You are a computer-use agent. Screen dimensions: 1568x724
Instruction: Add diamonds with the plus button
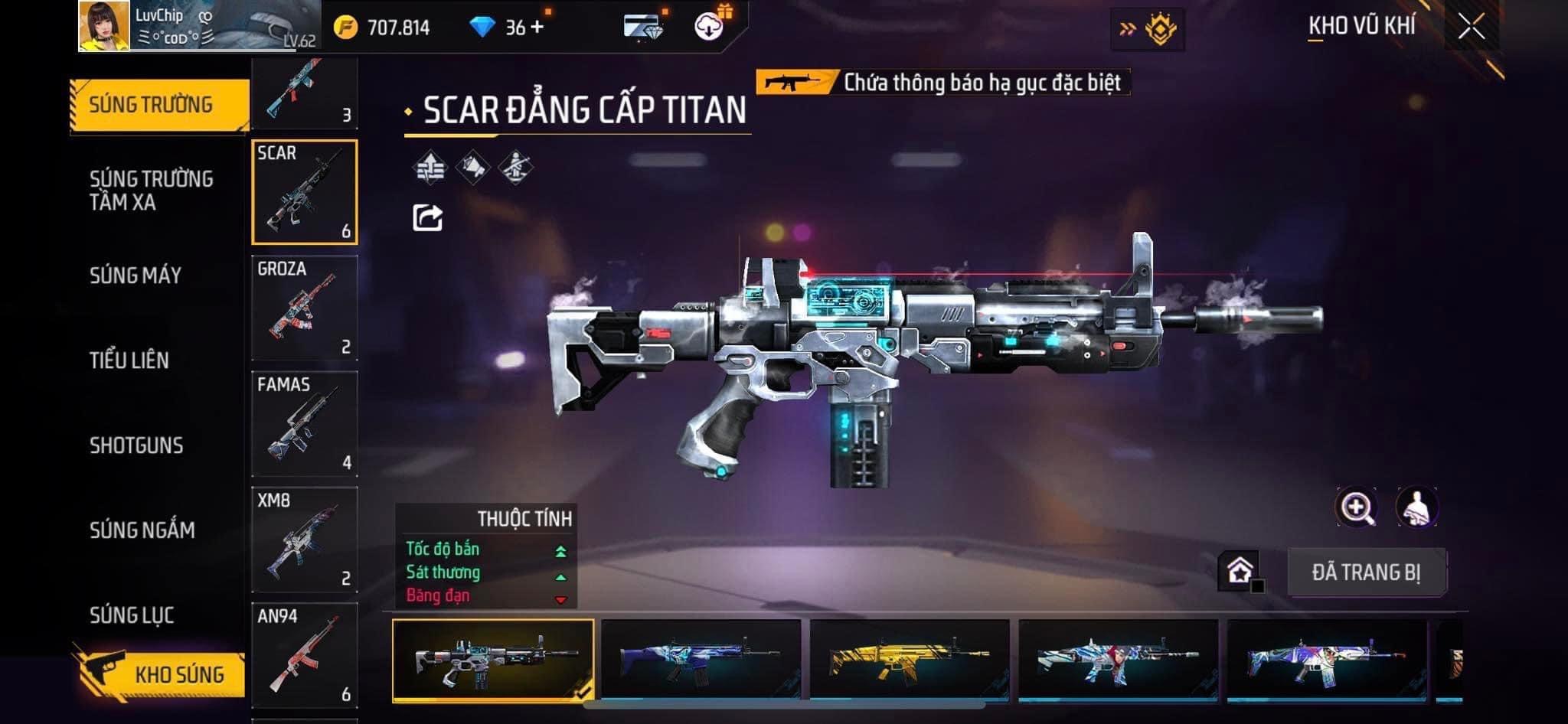point(537,28)
